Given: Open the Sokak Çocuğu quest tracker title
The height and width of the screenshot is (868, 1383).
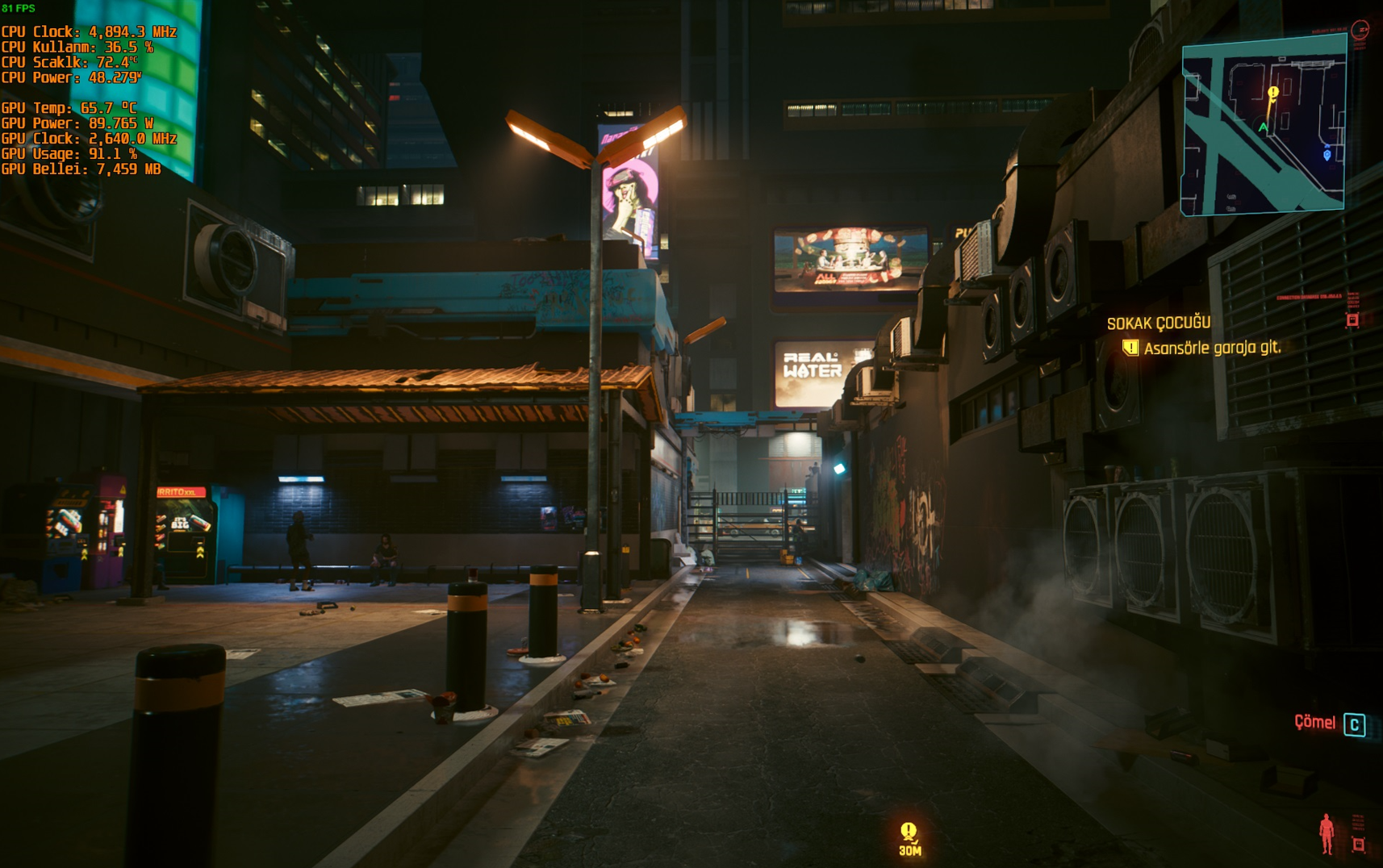Looking at the screenshot, I should point(1158,323).
